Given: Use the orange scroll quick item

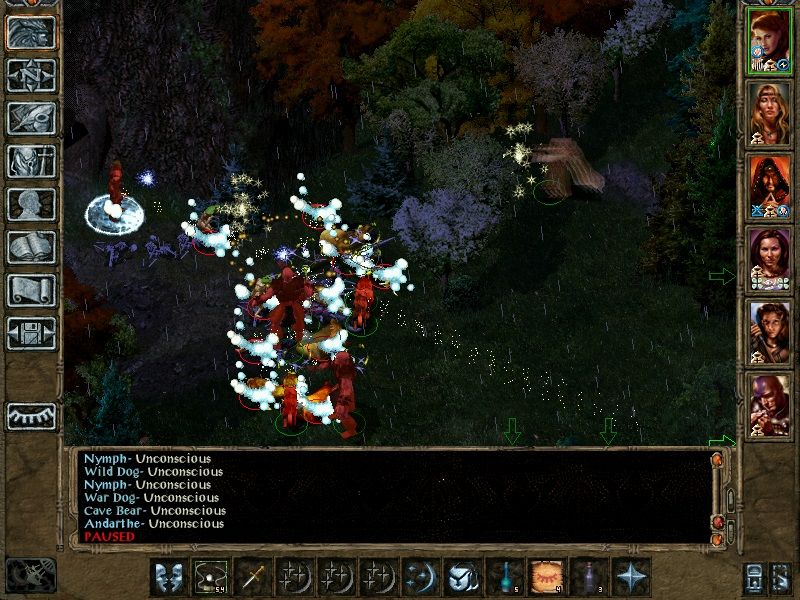Looking at the screenshot, I should point(547,577).
